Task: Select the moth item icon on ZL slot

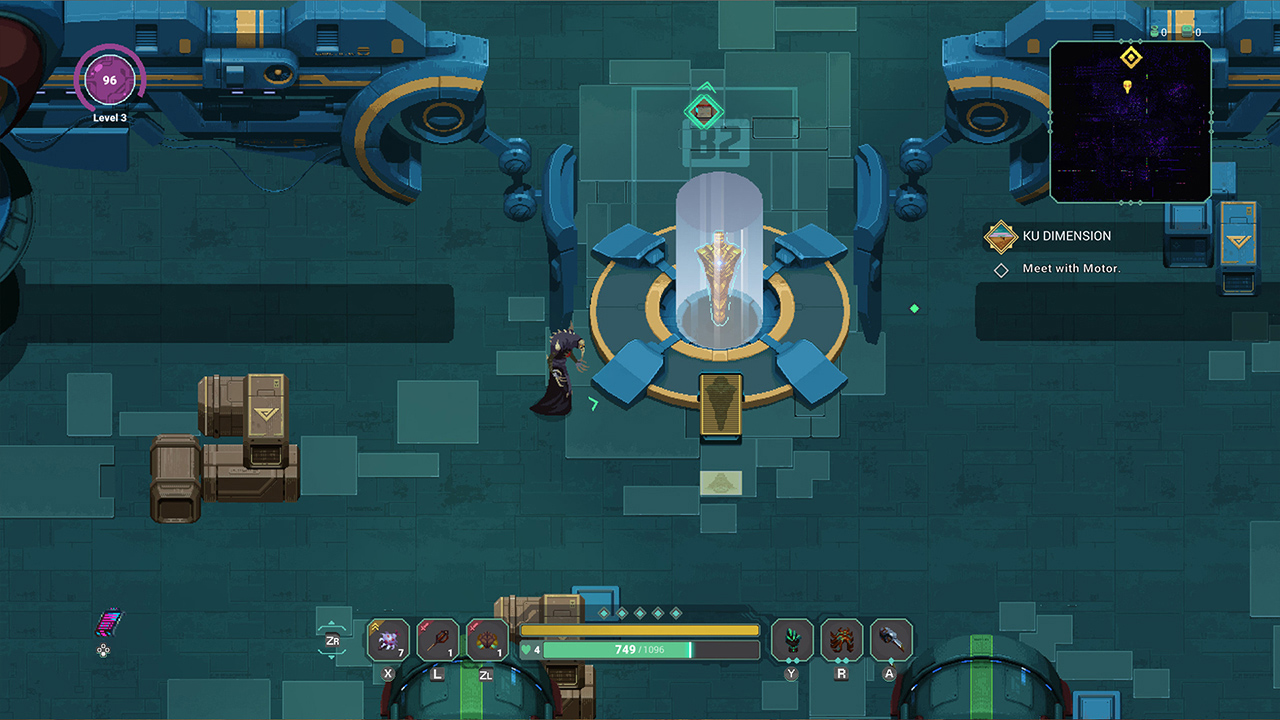Action: click(x=488, y=638)
